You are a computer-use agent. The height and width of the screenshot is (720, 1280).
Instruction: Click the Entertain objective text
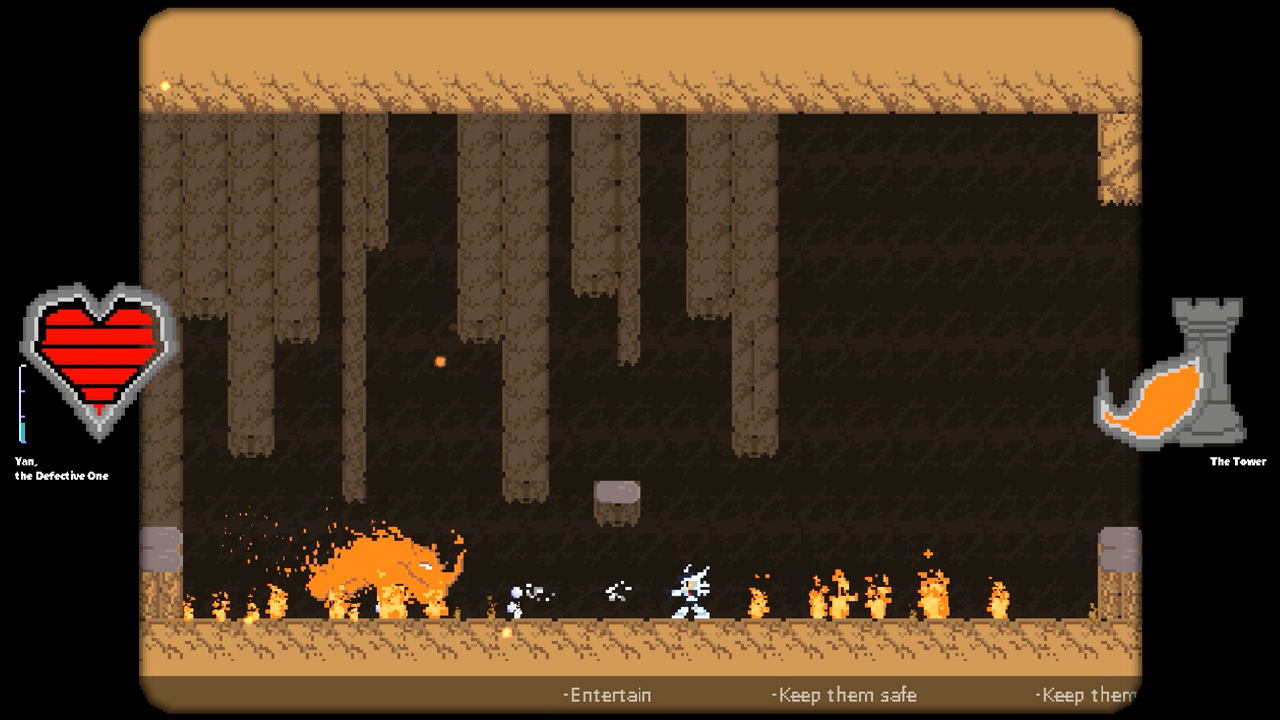(607, 693)
